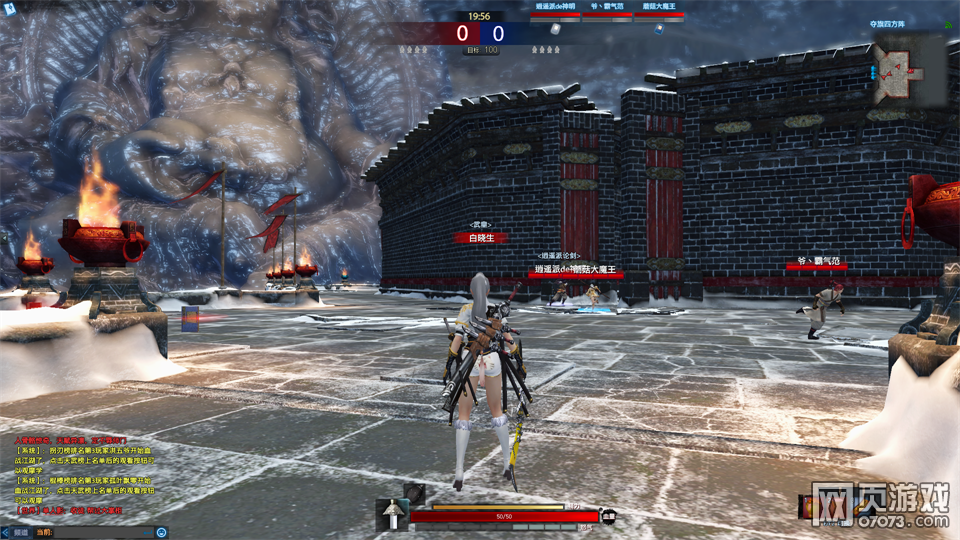Select enemy player 逍遥派de神明 in the team list
The width and height of the screenshot is (960, 540).
(x=557, y=7)
